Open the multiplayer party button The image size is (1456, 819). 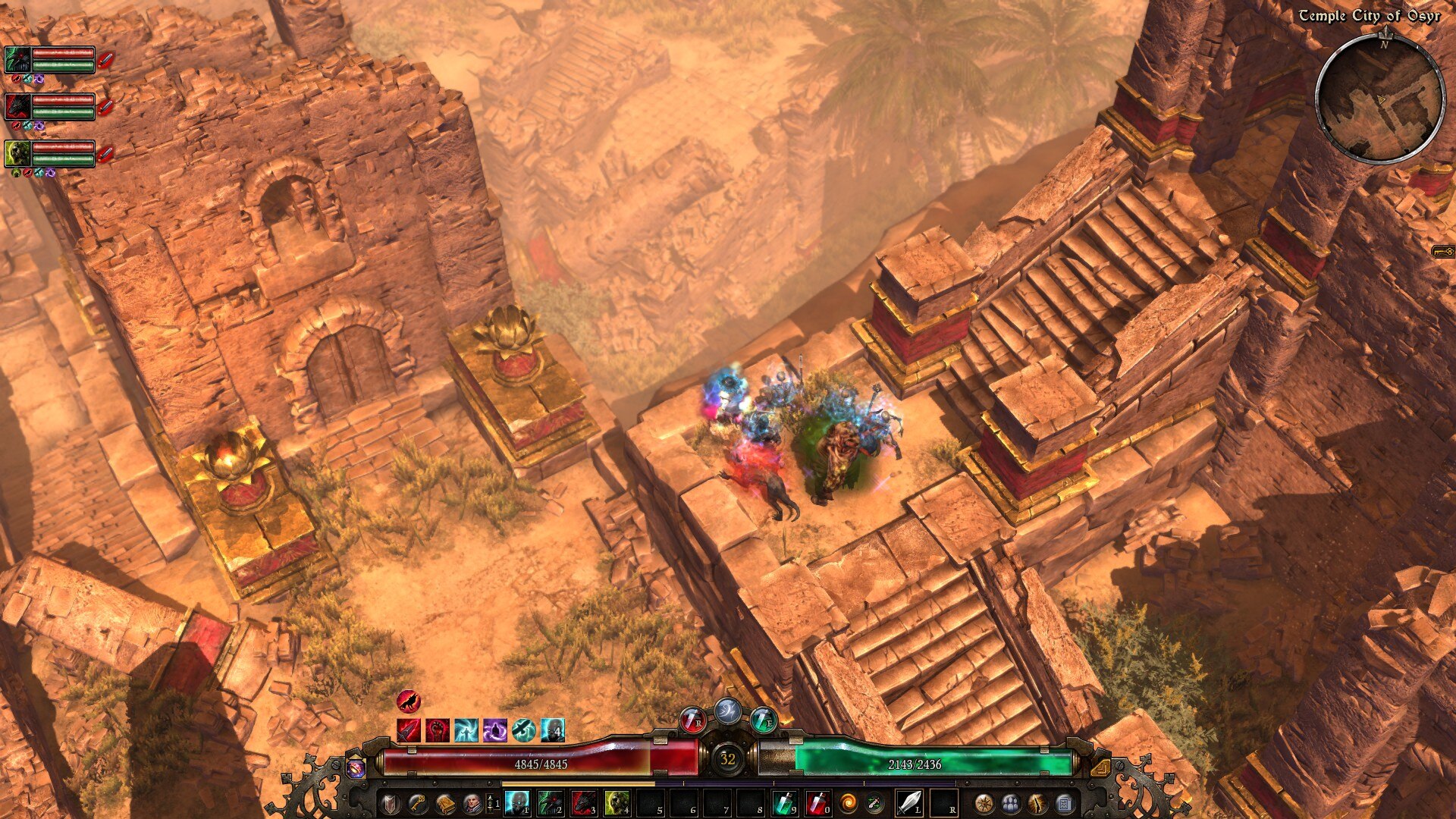click(x=1011, y=802)
